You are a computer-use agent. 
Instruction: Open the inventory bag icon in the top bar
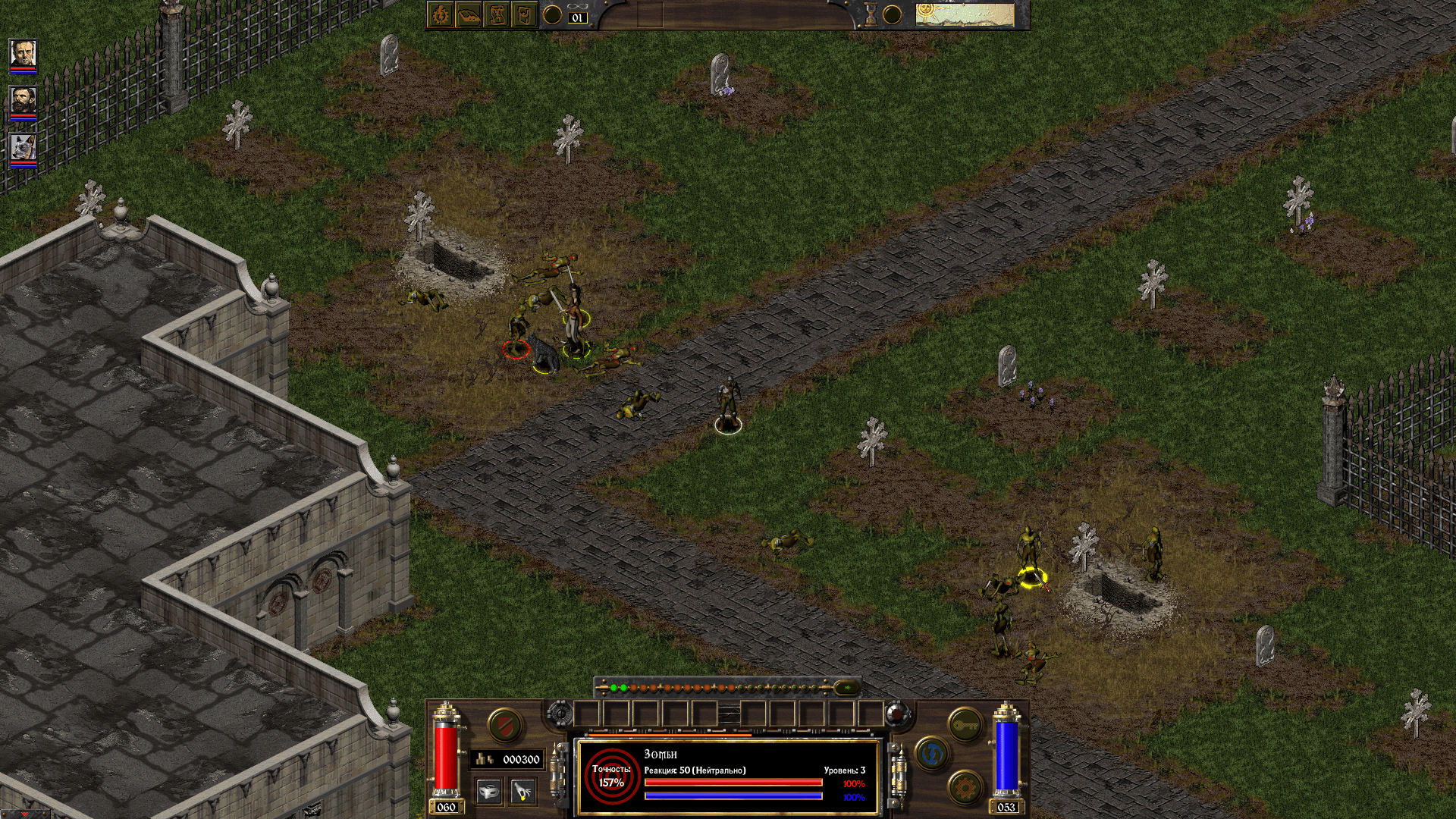click(469, 14)
